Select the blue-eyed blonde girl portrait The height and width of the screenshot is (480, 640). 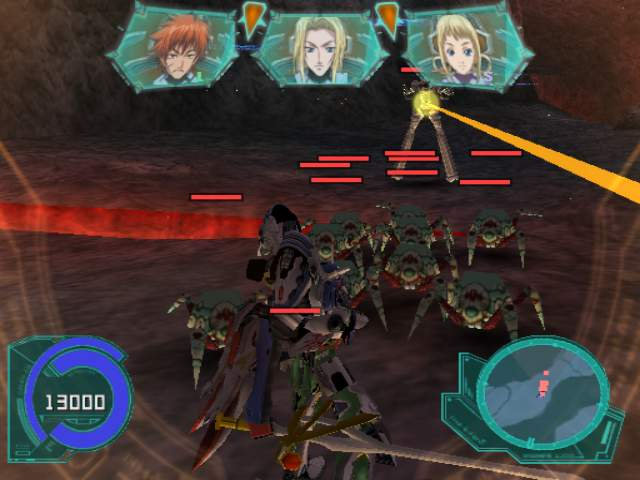point(462,48)
